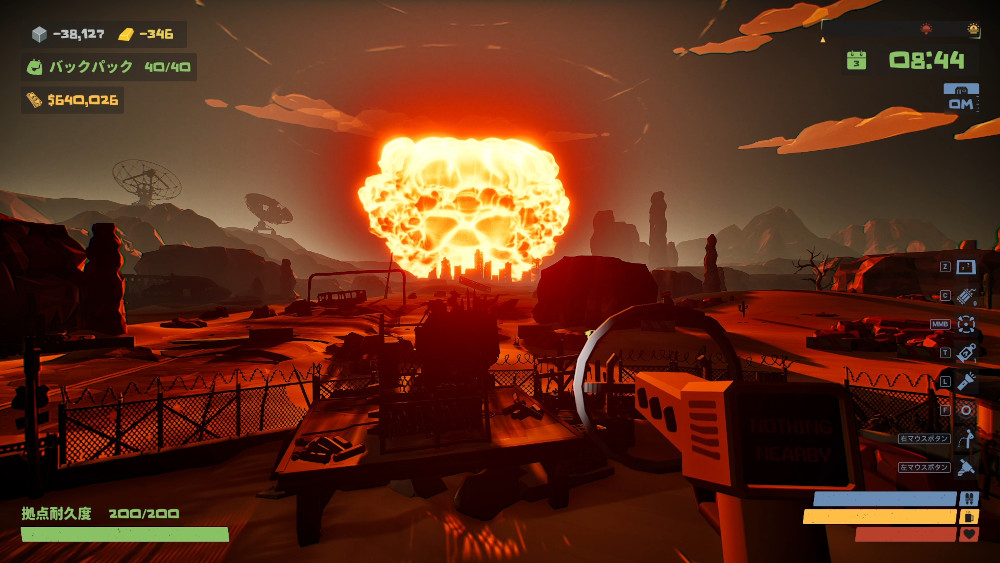Click the yellow sunrise icon on timeline
This screenshot has height=563, width=1000.
973,29
